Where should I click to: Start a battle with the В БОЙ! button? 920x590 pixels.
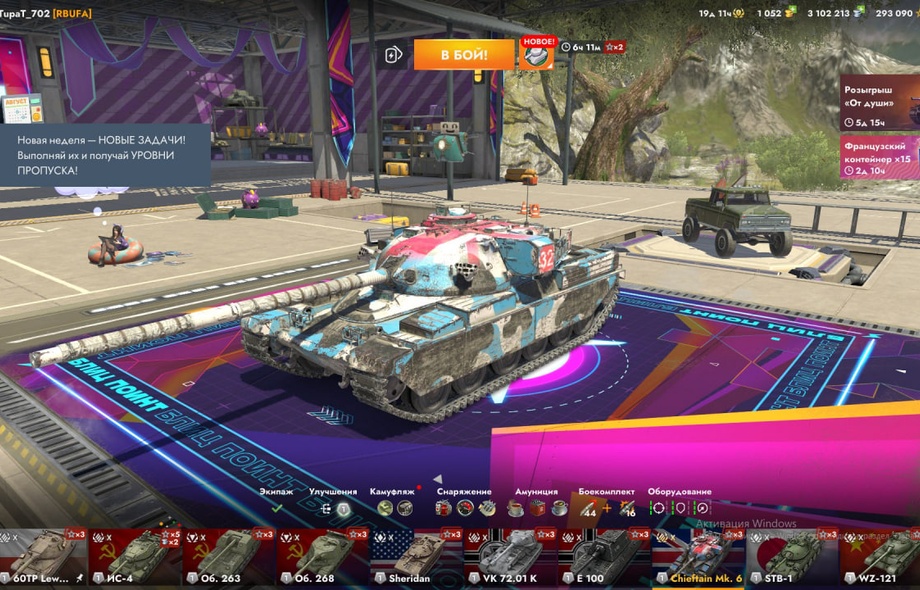(x=463, y=54)
